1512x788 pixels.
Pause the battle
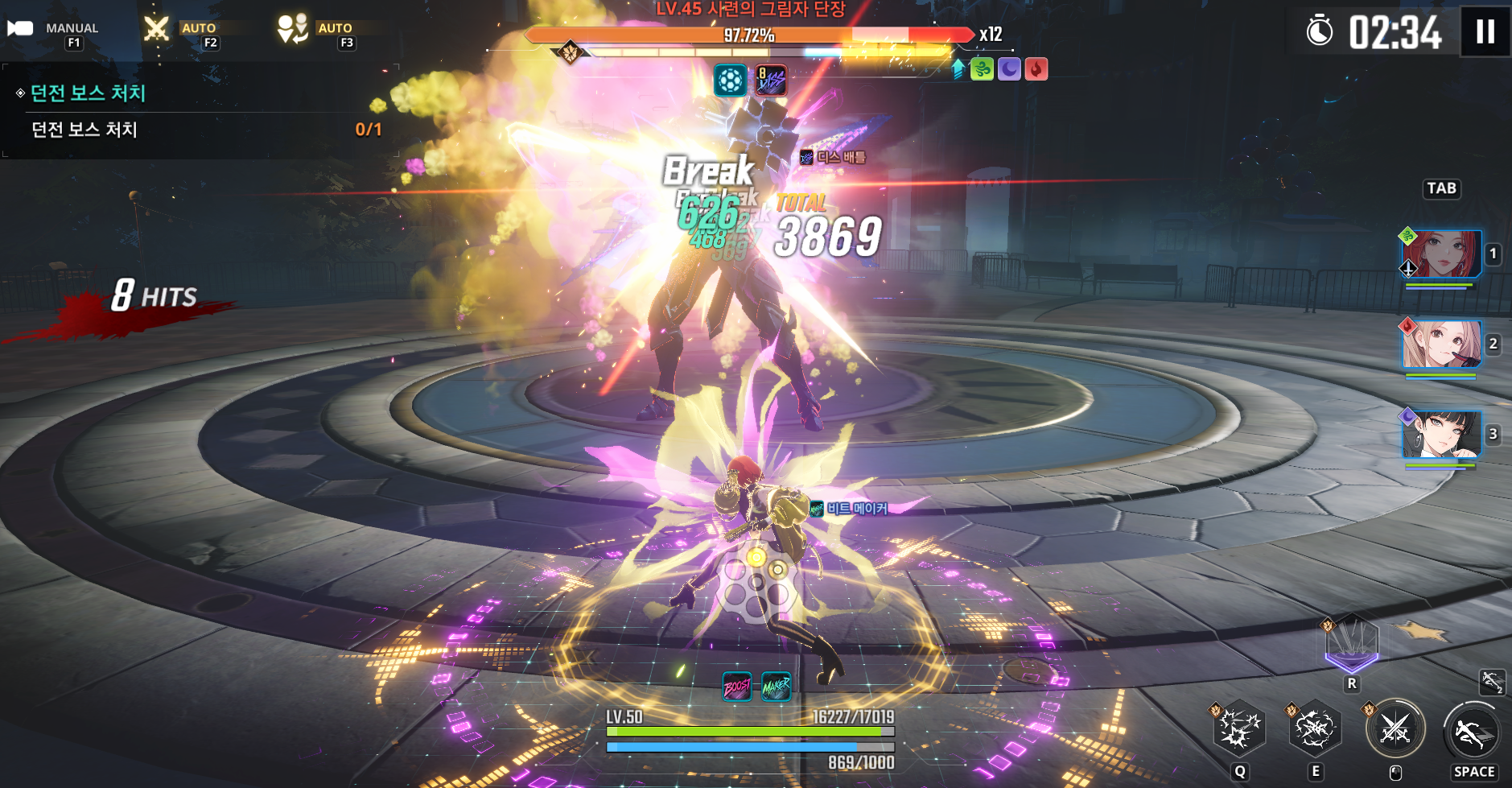tap(1485, 32)
